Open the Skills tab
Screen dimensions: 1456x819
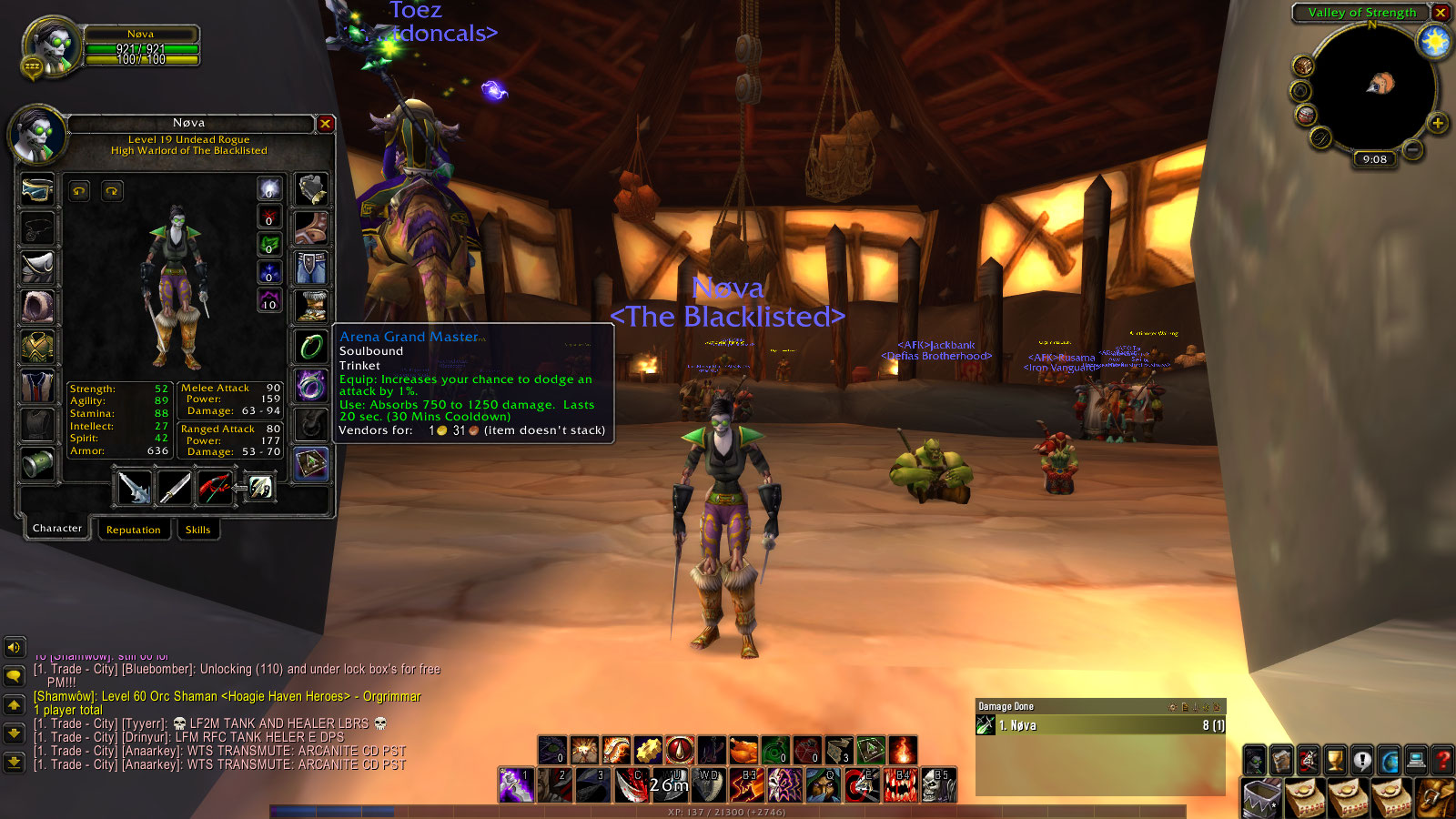point(197,530)
